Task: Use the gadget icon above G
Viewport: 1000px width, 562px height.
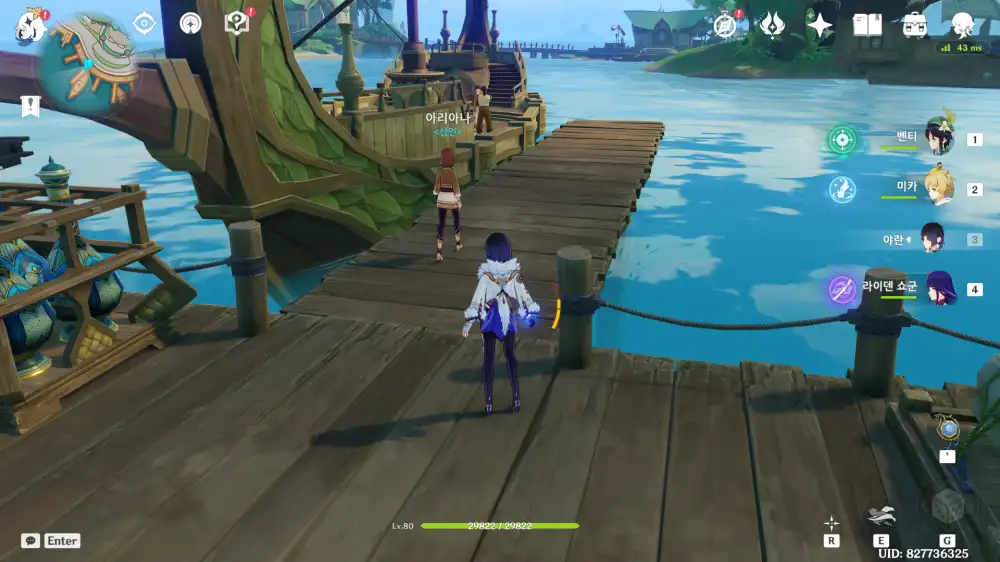Action: click(x=946, y=507)
